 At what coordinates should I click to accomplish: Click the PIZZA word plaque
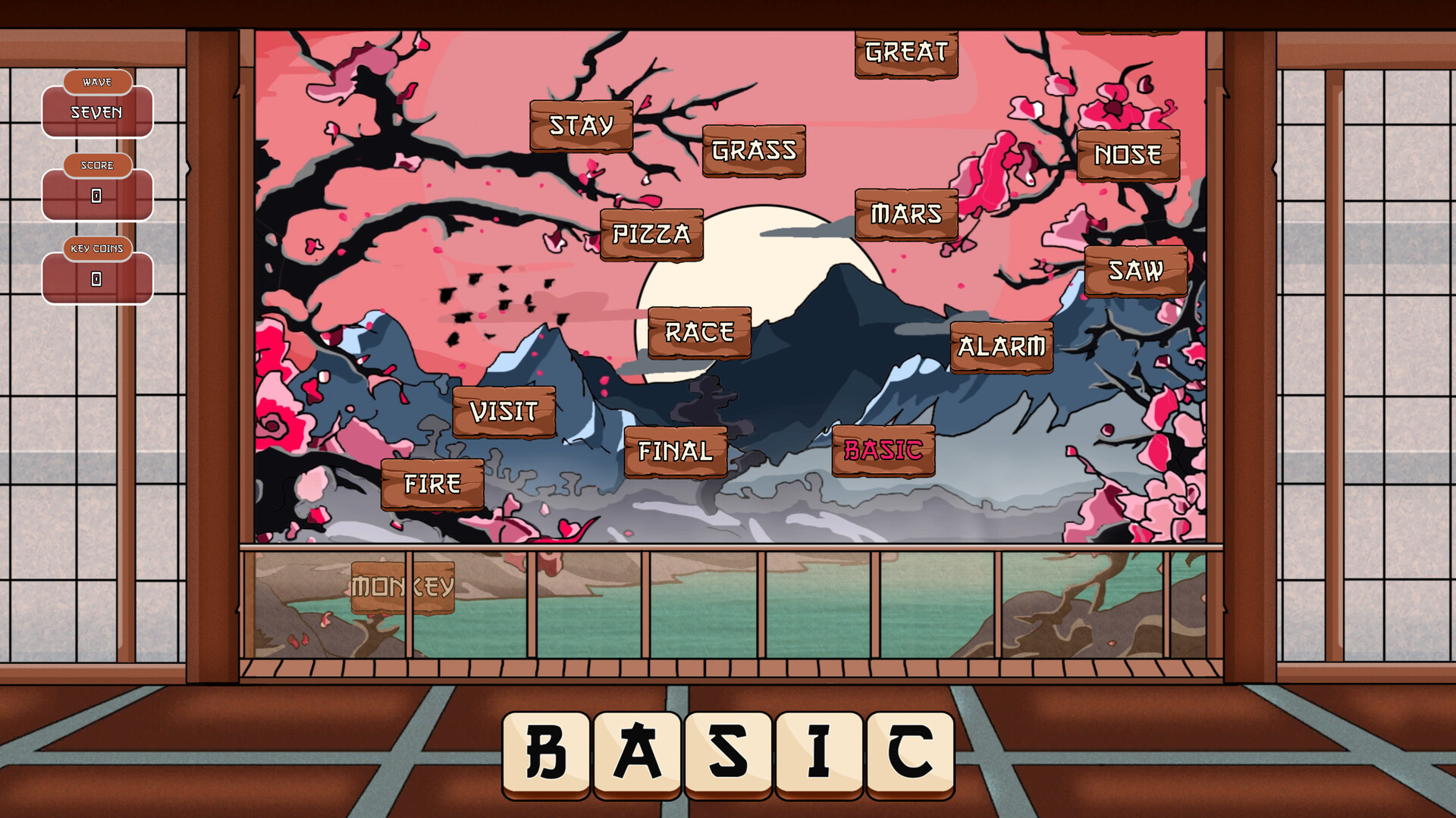point(652,235)
